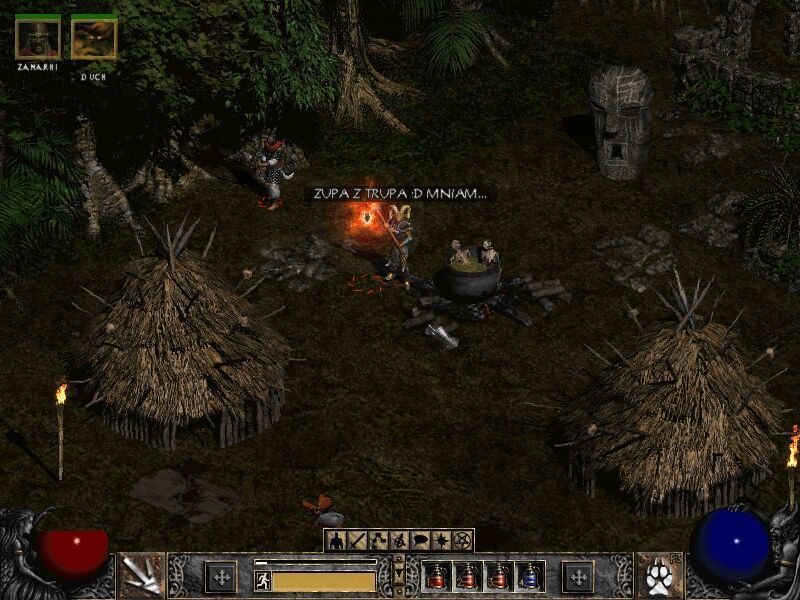Click the cross button beside the run toggle
The height and width of the screenshot is (600, 800).
point(221,576)
